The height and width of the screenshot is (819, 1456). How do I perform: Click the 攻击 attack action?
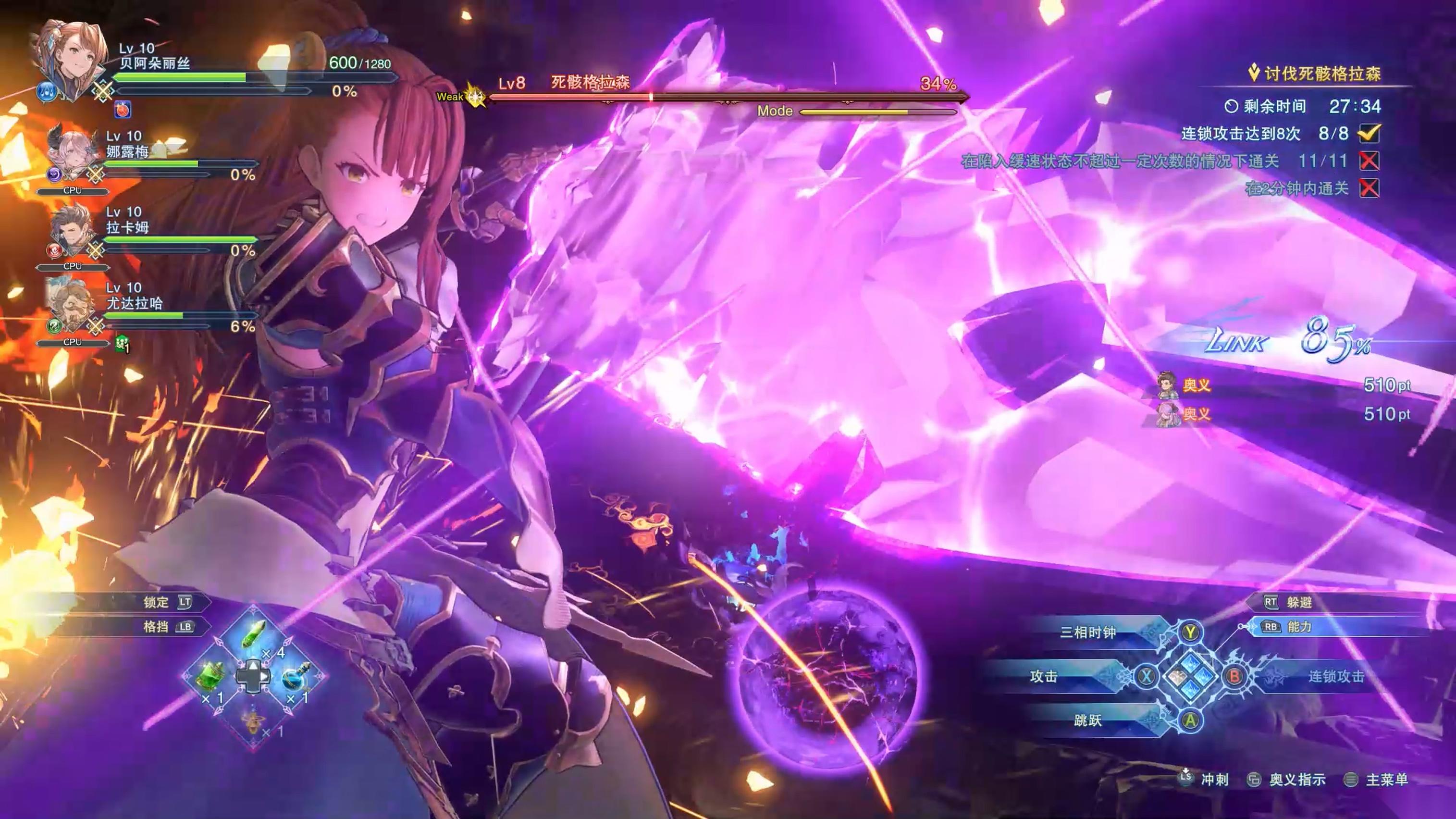(x=1043, y=676)
